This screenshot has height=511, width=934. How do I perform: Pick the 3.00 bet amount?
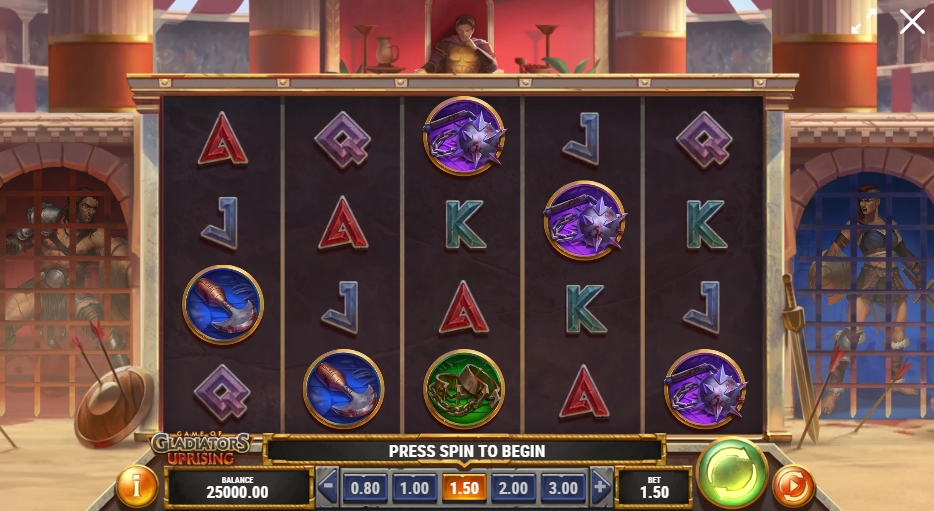[x=563, y=488]
